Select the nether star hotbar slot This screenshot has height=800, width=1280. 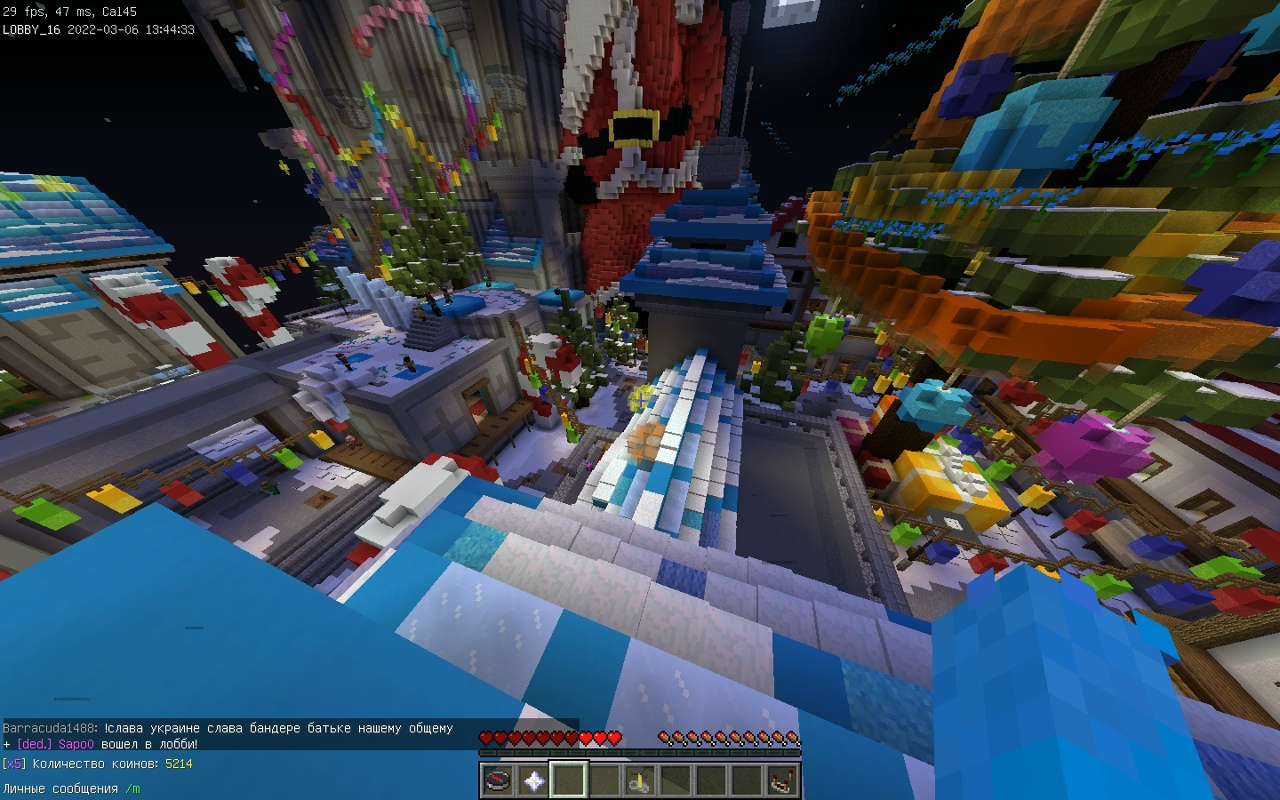[534, 780]
